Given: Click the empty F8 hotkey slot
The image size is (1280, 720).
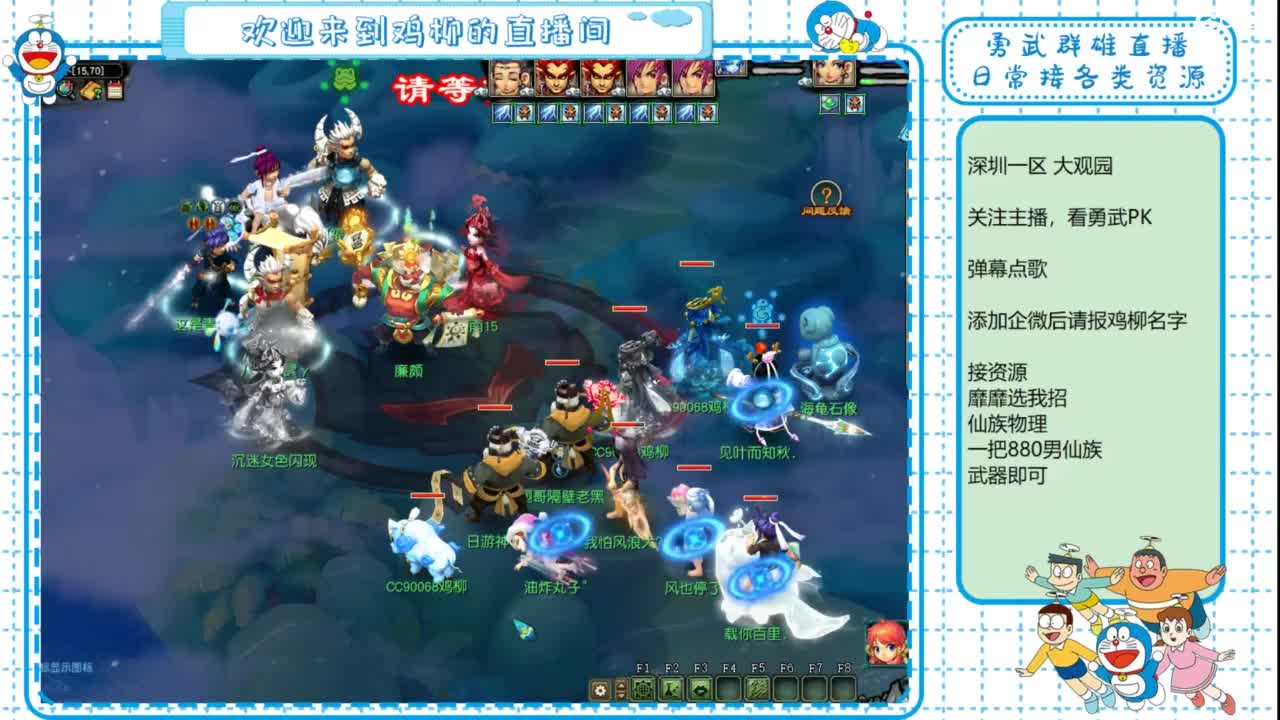Looking at the screenshot, I should pyautogui.click(x=841, y=690).
